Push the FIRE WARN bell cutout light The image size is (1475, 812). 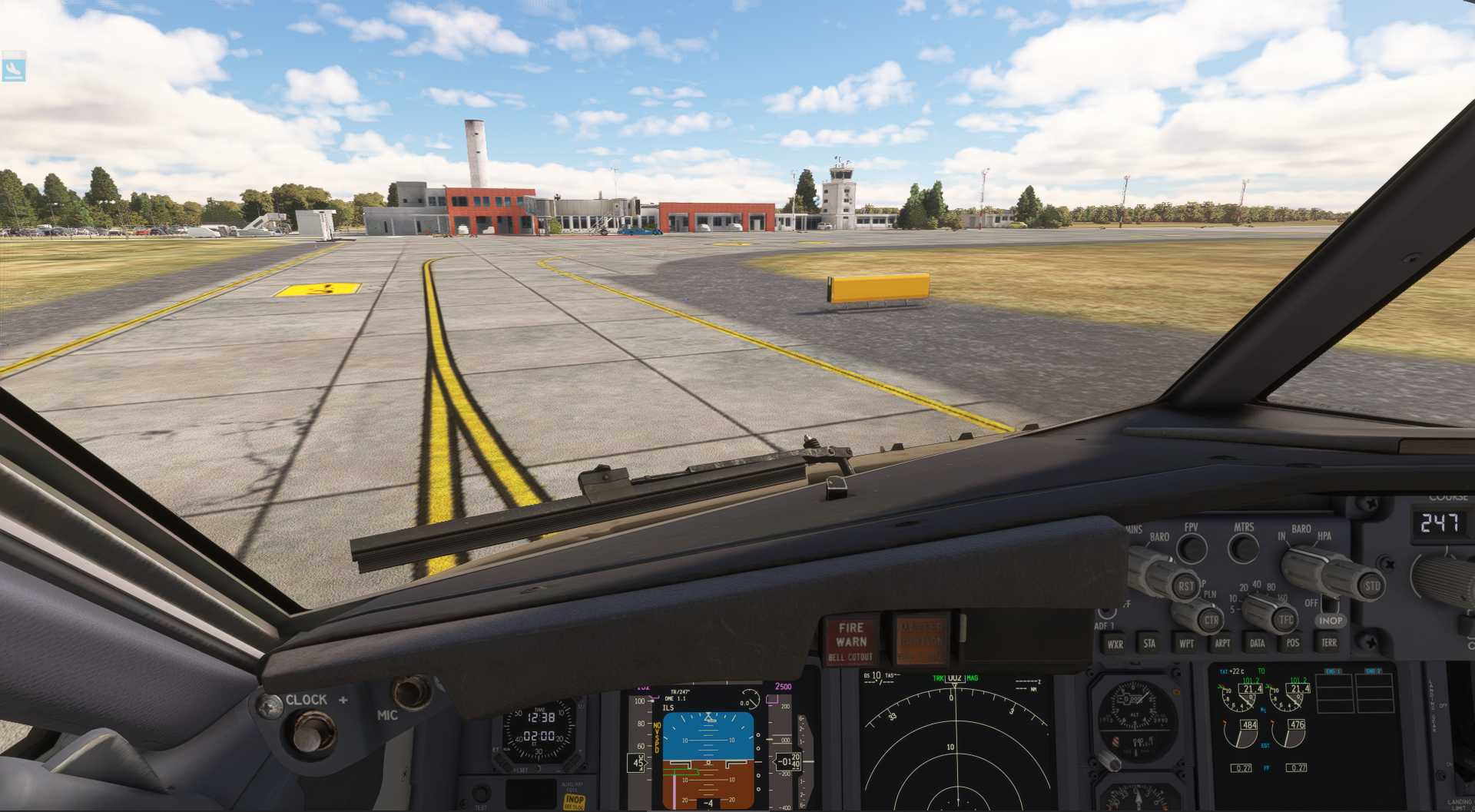tap(851, 641)
